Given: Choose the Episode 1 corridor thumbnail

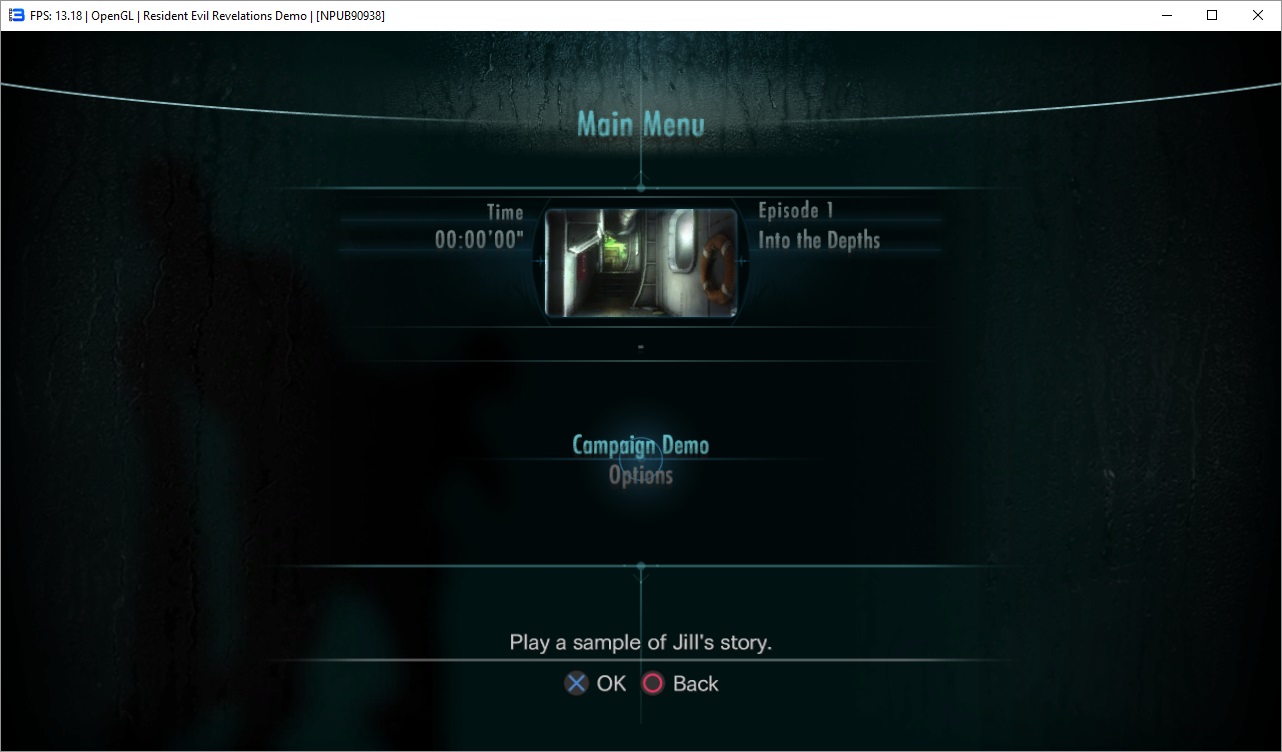Looking at the screenshot, I should 640,263.
